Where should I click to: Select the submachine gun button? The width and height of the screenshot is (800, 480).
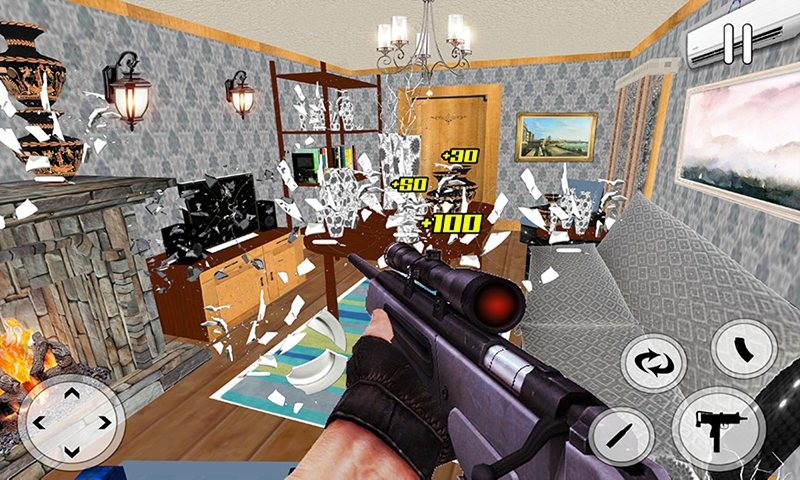pyautogui.click(x=717, y=426)
